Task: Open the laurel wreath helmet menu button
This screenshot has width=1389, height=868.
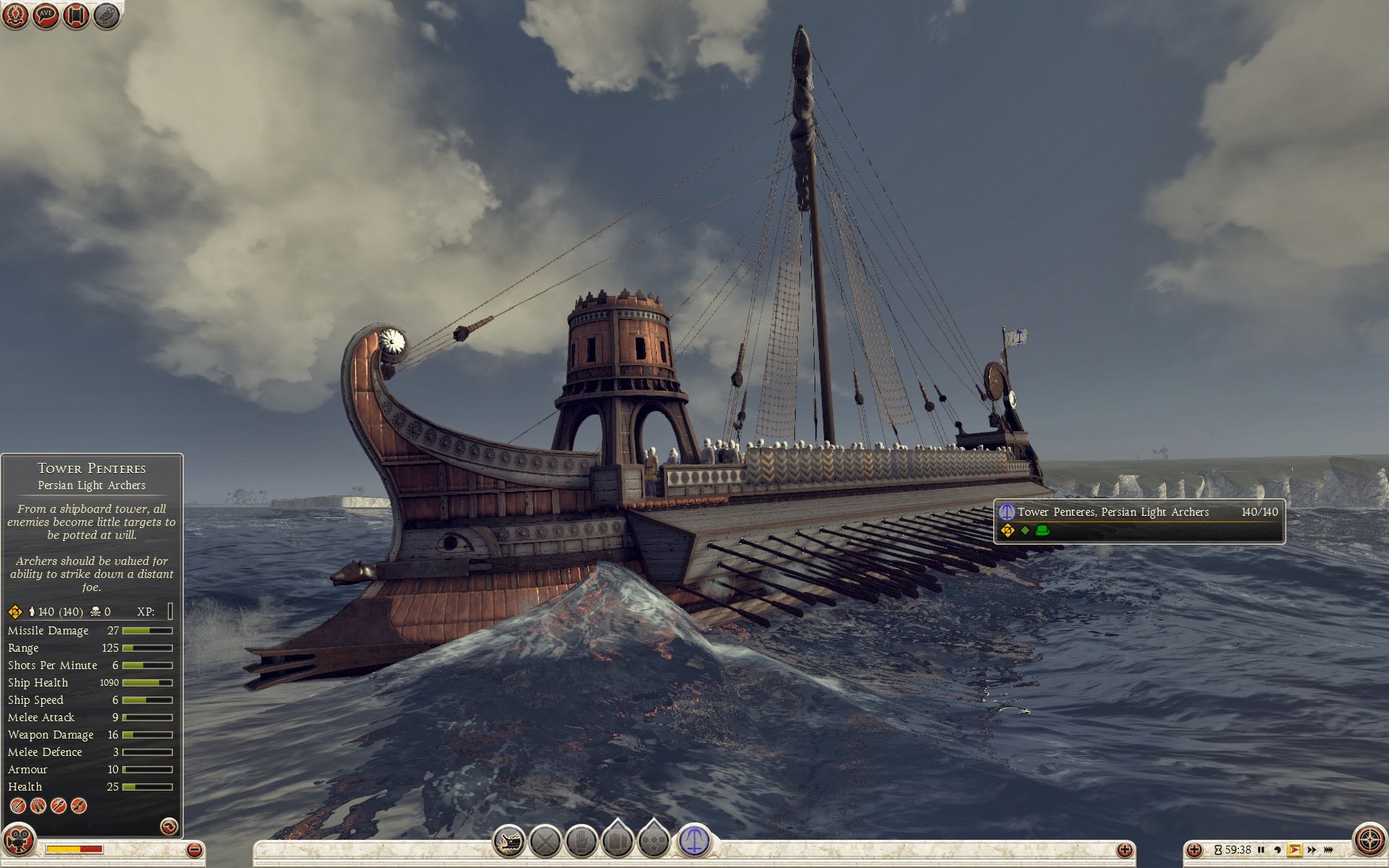Action: coord(16,16)
